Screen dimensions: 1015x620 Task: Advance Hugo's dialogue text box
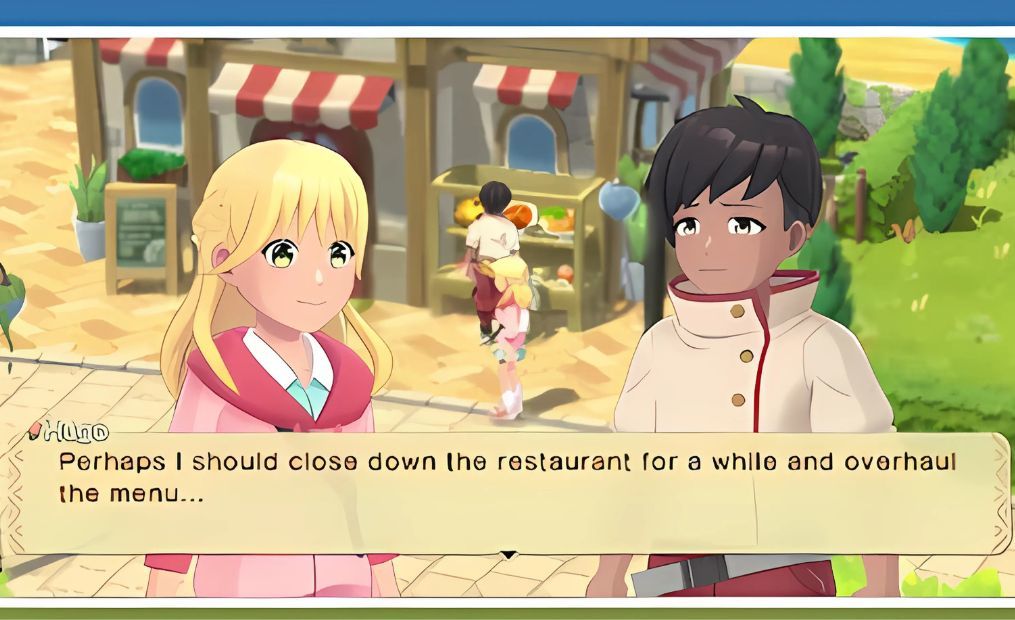507,492
